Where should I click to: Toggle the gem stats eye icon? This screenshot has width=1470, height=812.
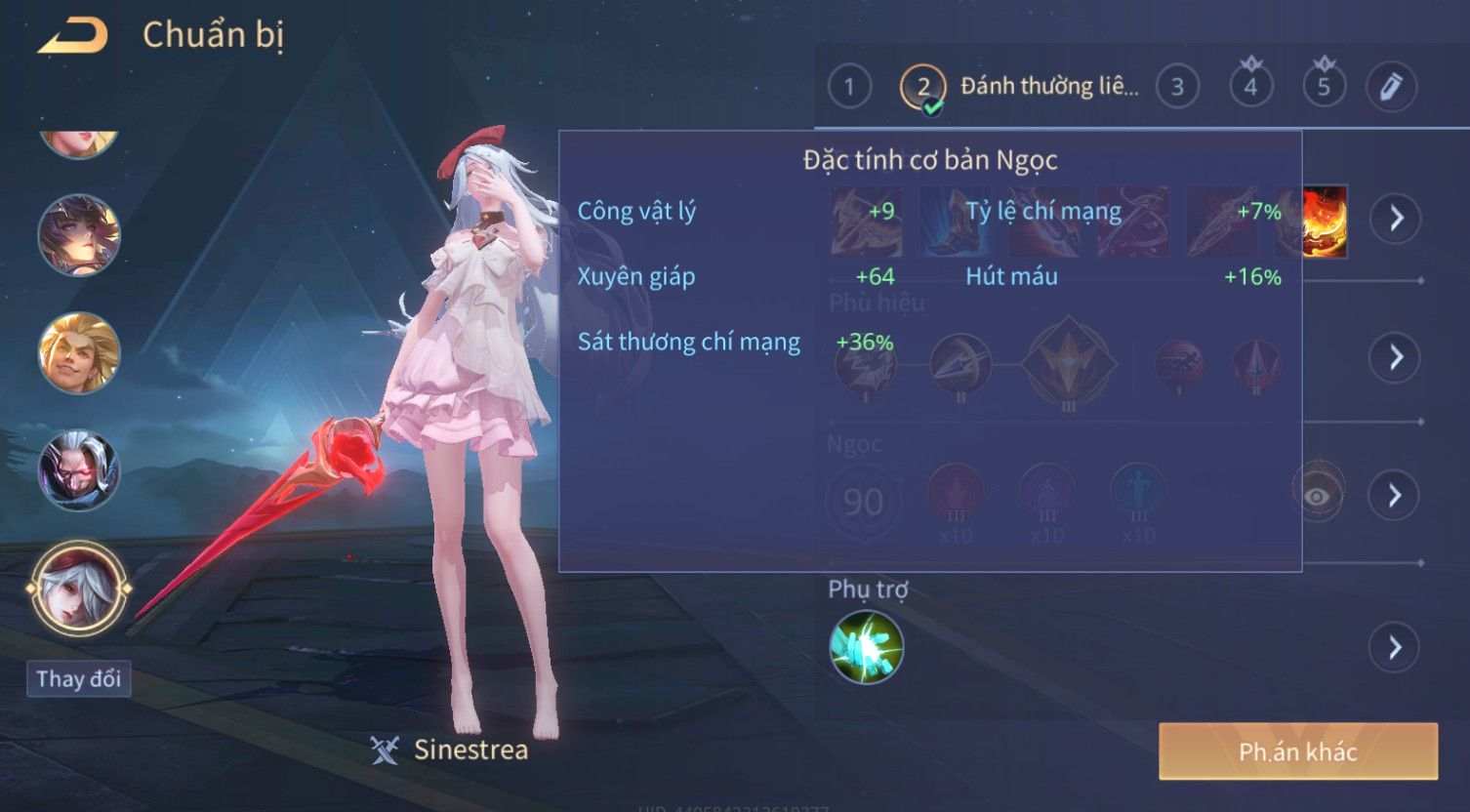1317,496
